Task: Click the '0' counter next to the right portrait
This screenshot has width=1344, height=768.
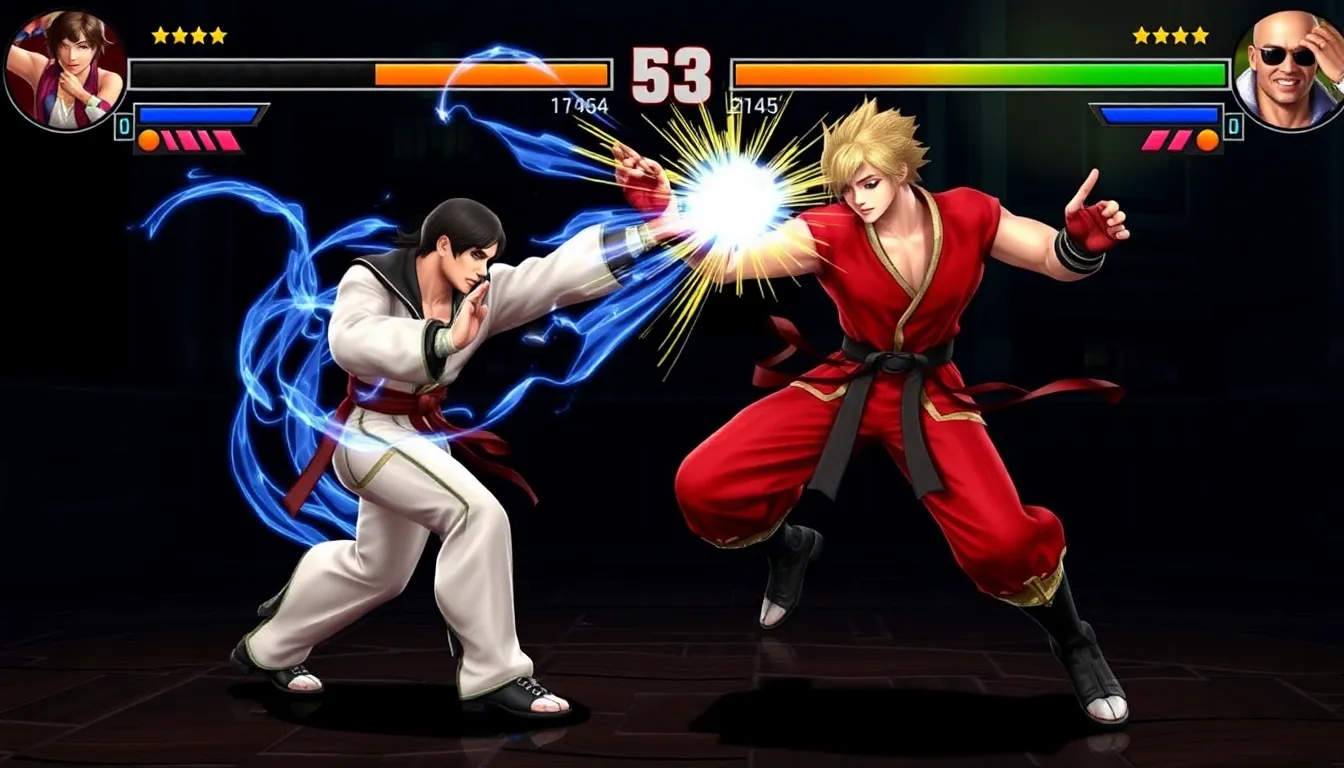Action: coord(1233,124)
